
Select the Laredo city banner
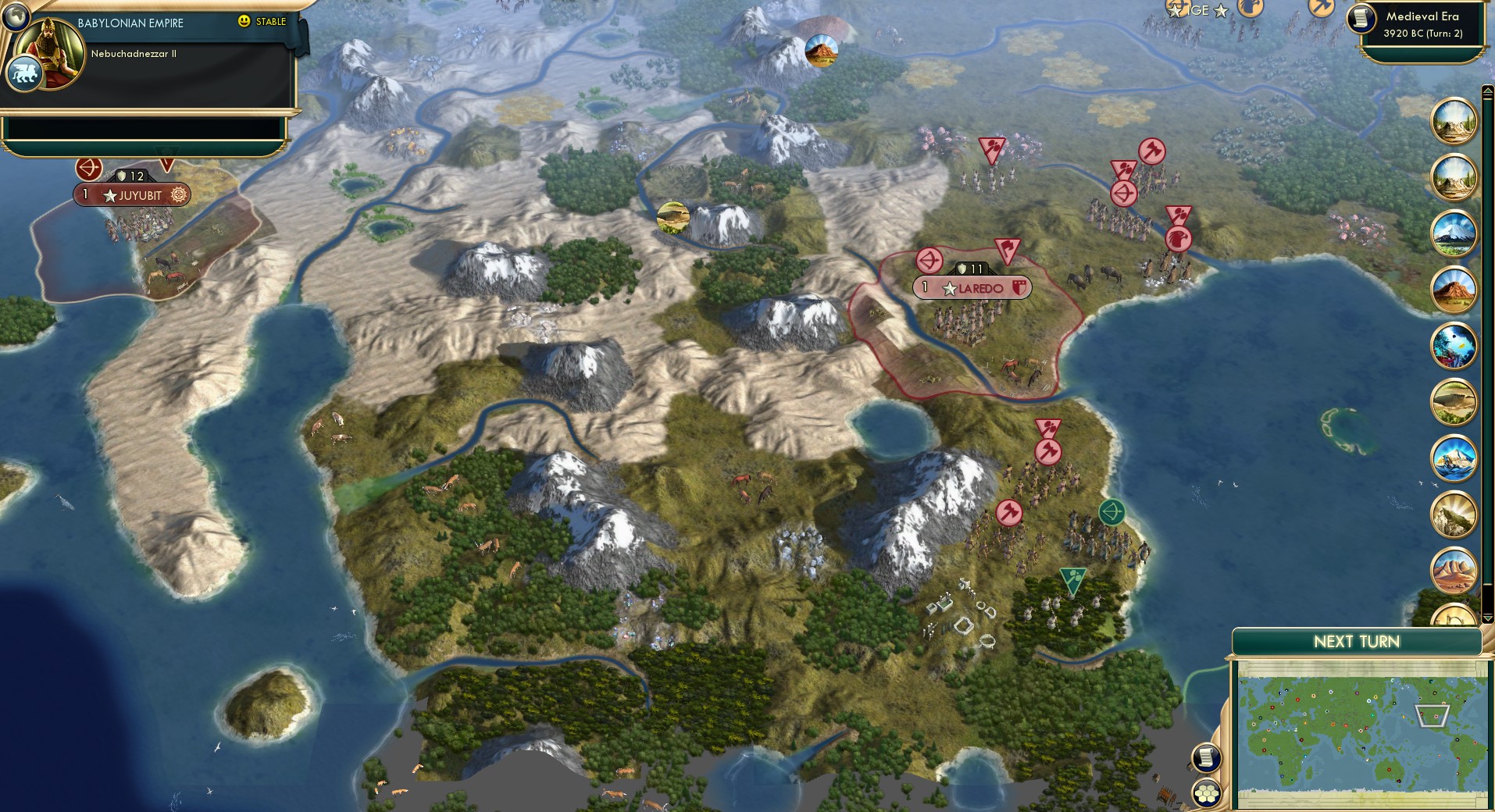(971, 287)
